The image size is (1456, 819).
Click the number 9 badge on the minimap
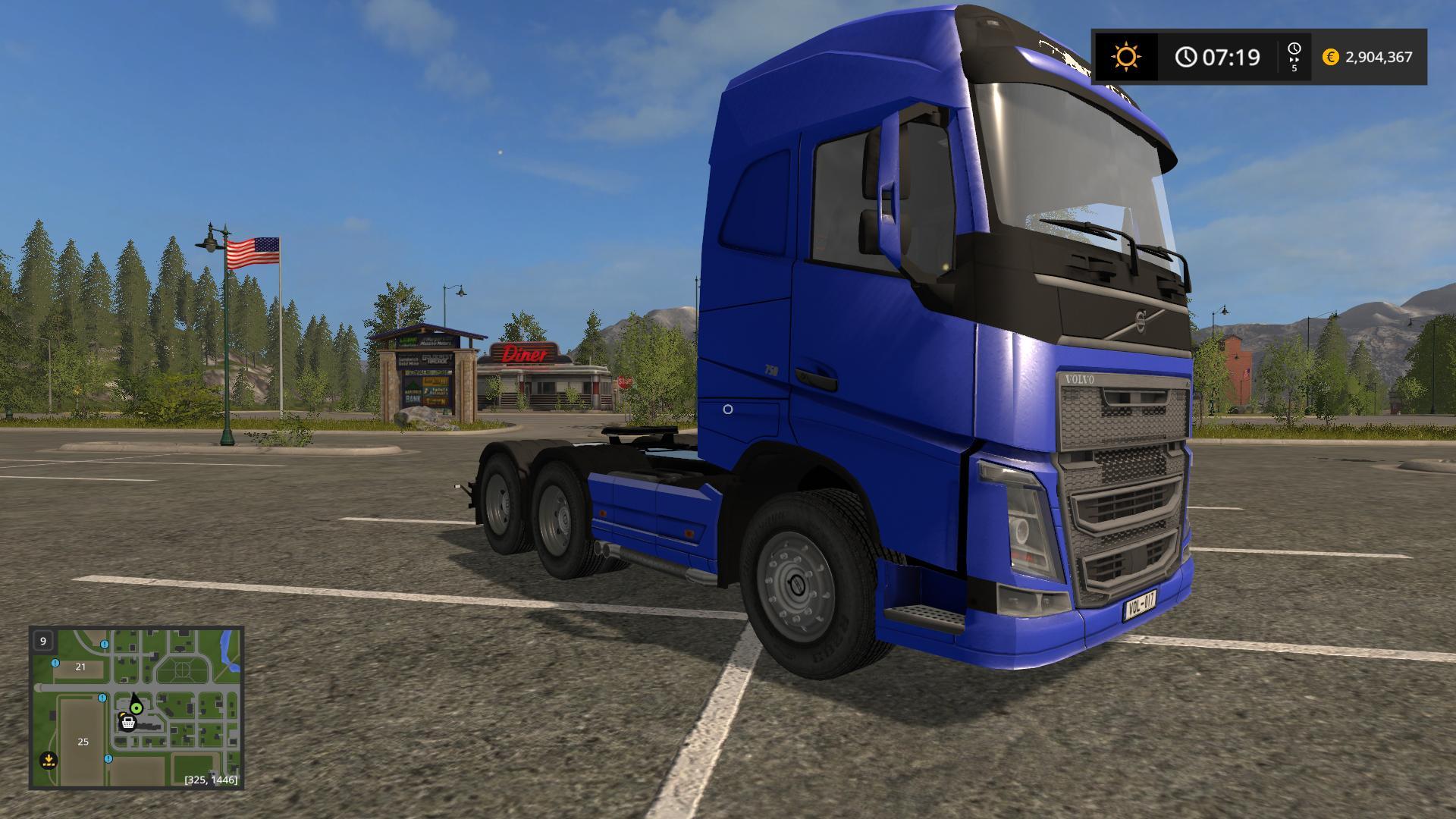tap(43, 641)
